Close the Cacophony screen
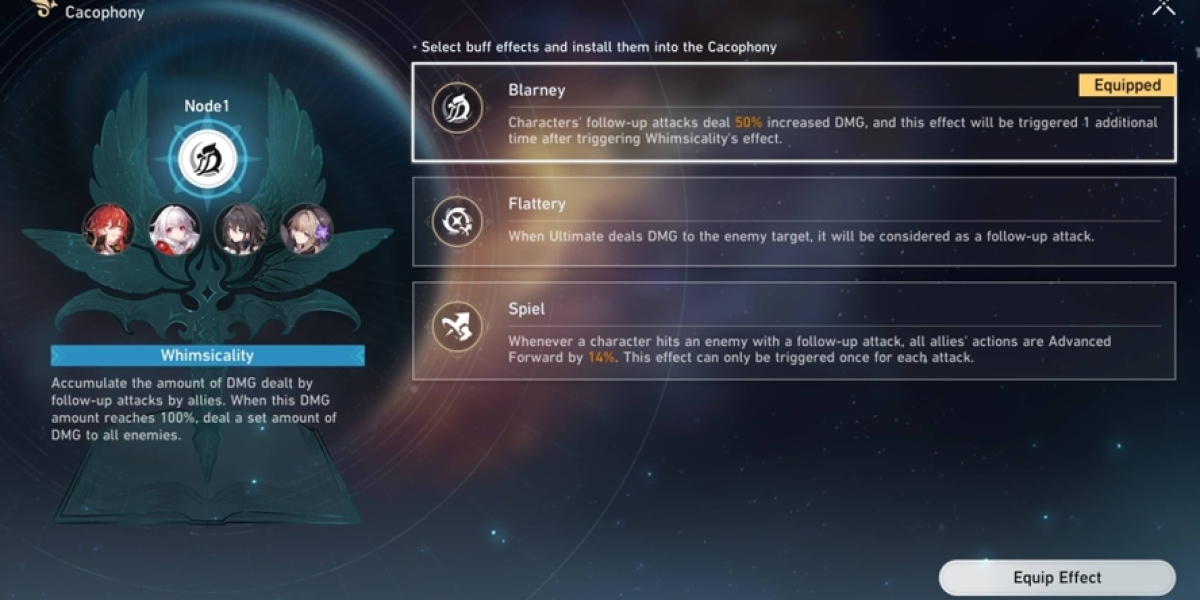 click(1164, 6)
